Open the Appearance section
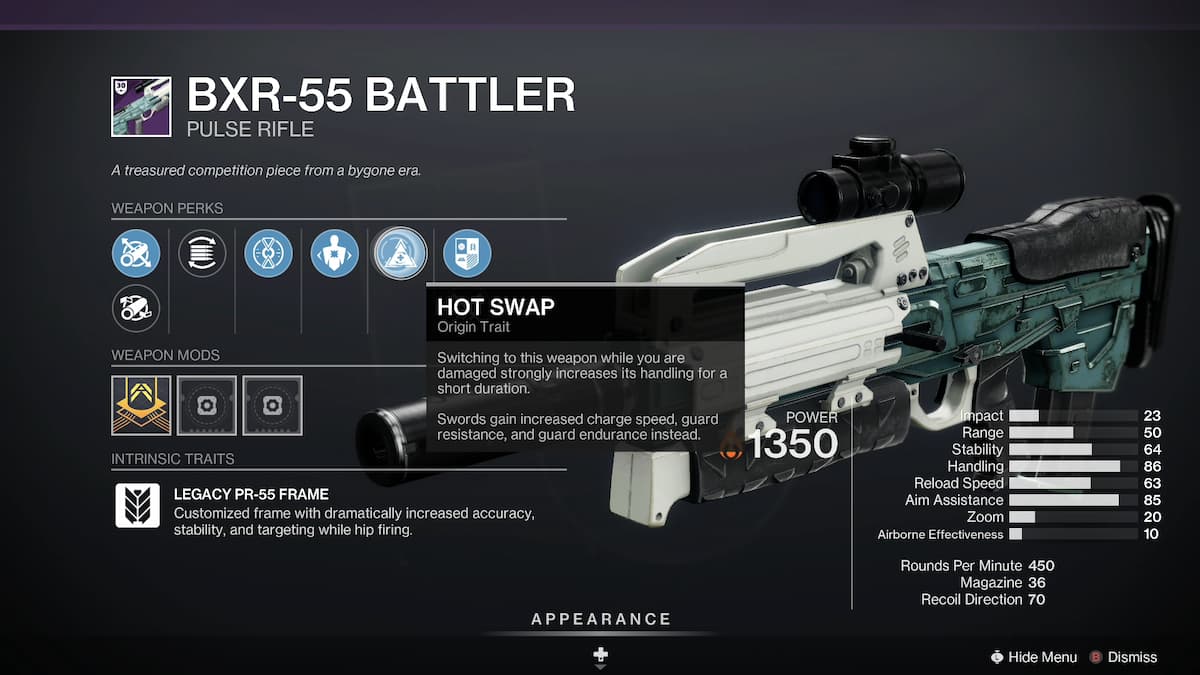The width and height of the screenshot is (1200, 675). 600,620
